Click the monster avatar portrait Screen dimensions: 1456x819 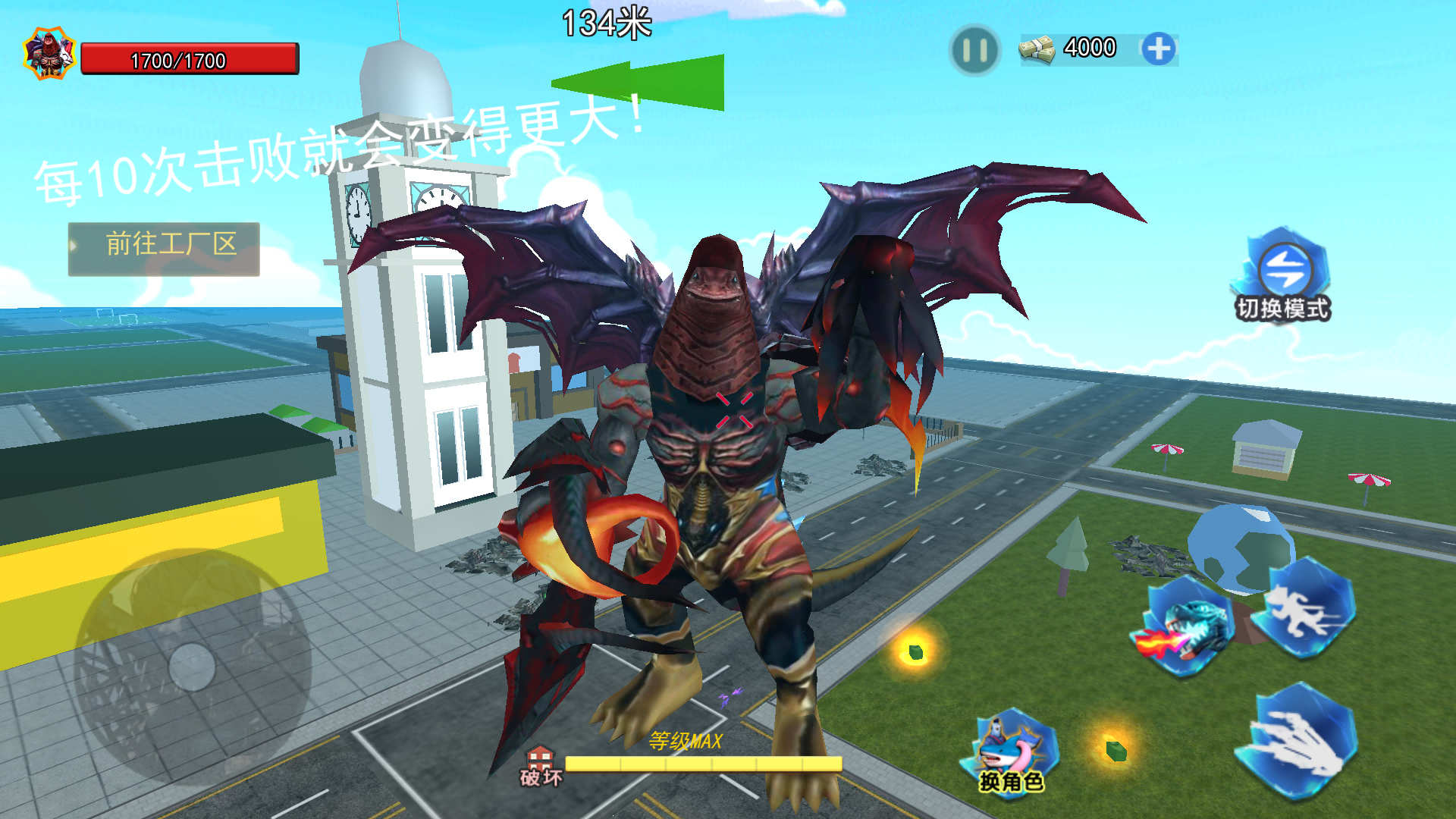[49, 54]
